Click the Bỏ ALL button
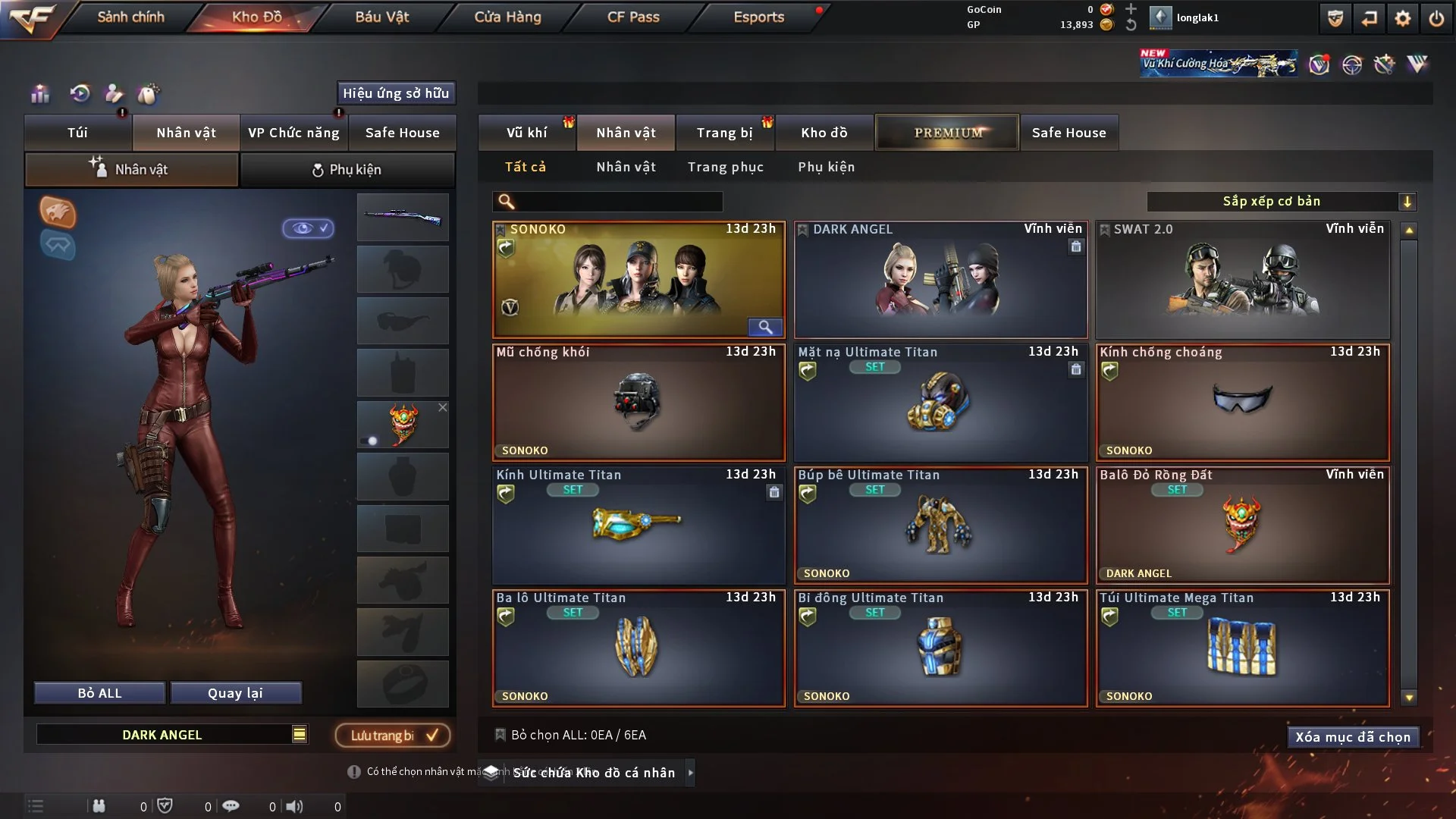This screenshot has height=819, width=1456. coord(99,693)
